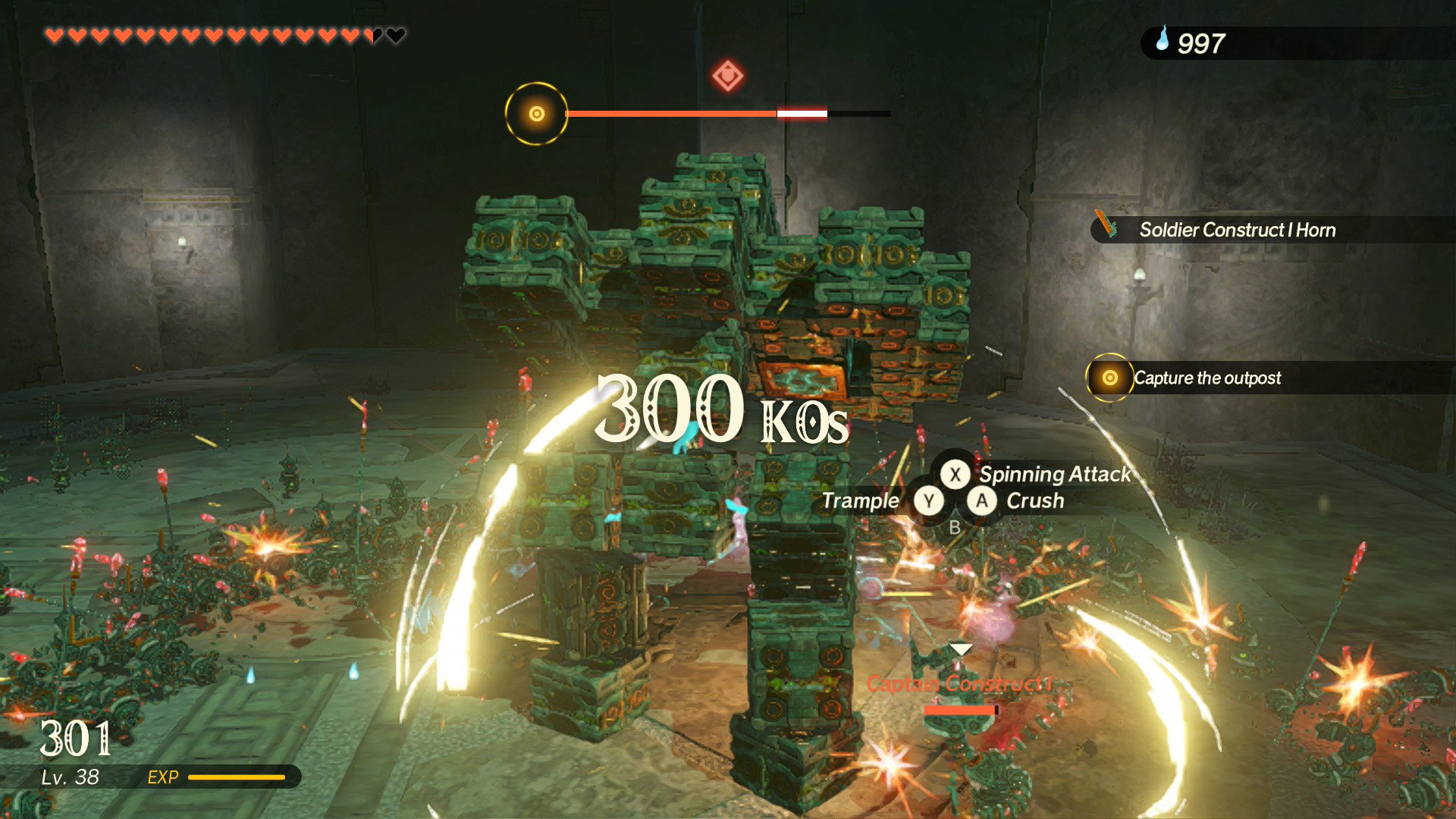Click the gold outpost icon beside the gauge
The height and width of the screenshot is (819, 1456).
tap(537, 114)
